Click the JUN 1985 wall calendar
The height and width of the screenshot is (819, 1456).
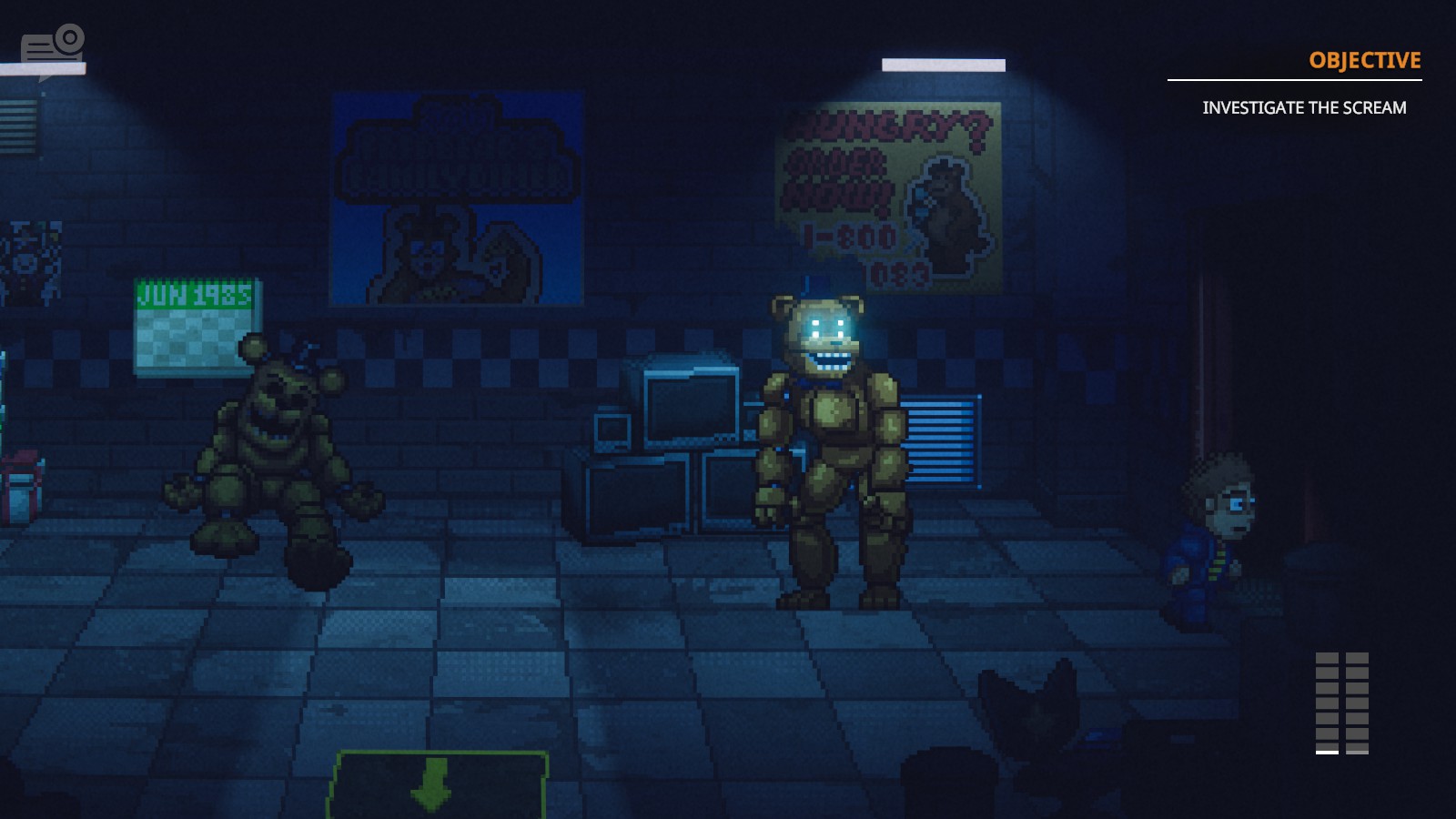pyautogui.click(x=191, y=318)
